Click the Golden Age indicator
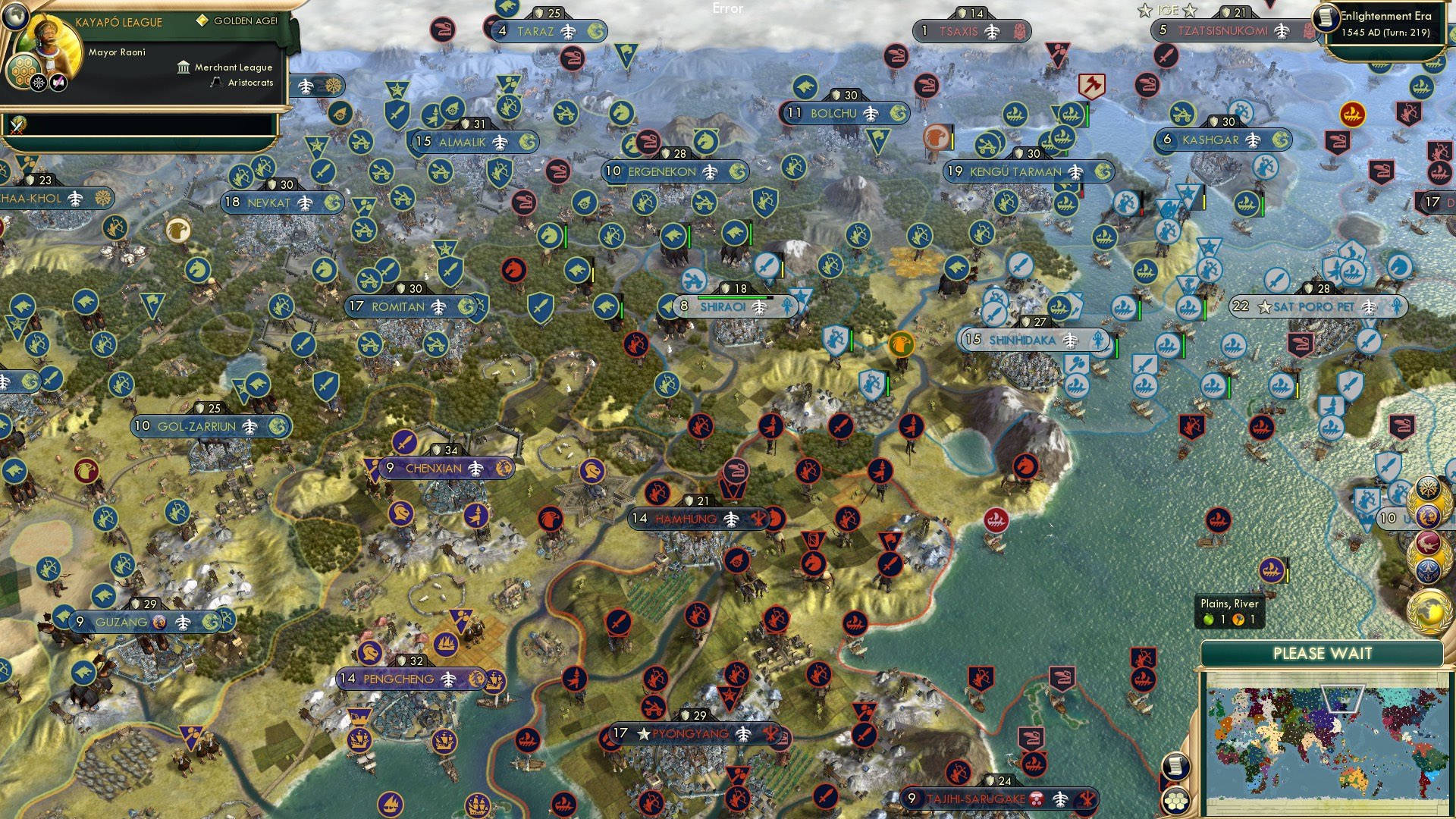The height and width of the screenshot is (819, 1456). (202, 20)
